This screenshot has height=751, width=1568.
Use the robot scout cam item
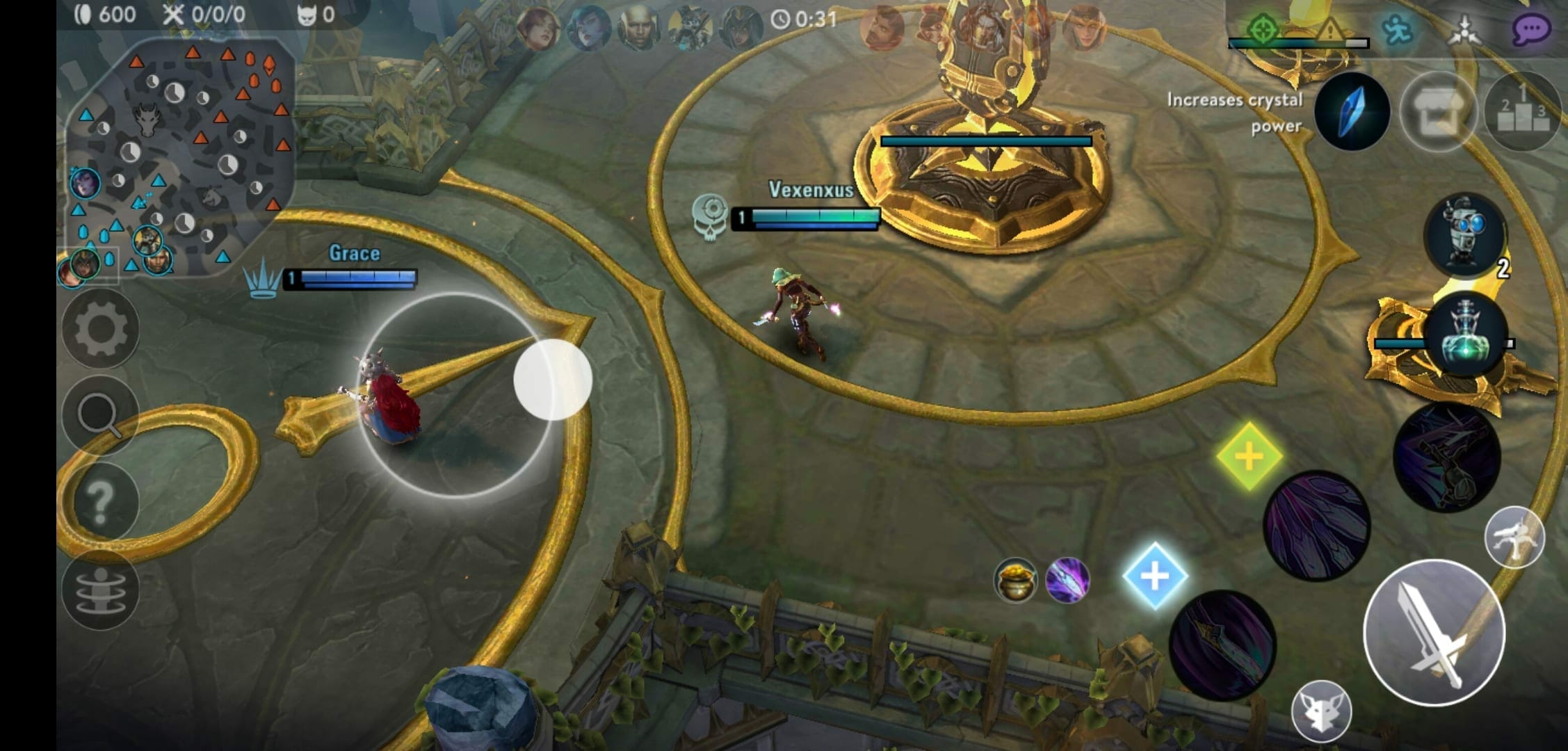coord(1466,234)
